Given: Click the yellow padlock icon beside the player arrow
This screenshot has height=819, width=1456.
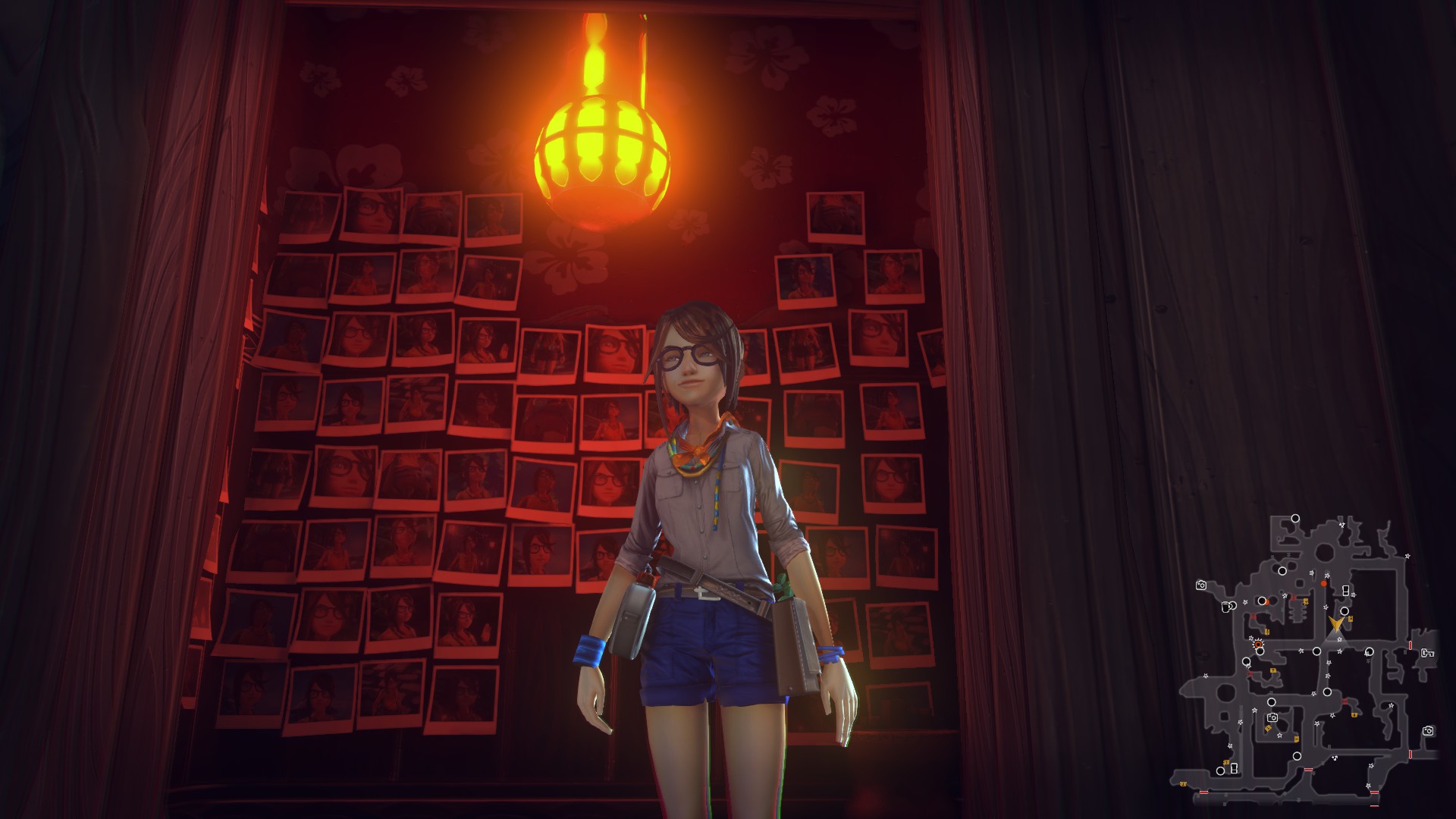Looking at the screenshot, I should pos(1351,619).
